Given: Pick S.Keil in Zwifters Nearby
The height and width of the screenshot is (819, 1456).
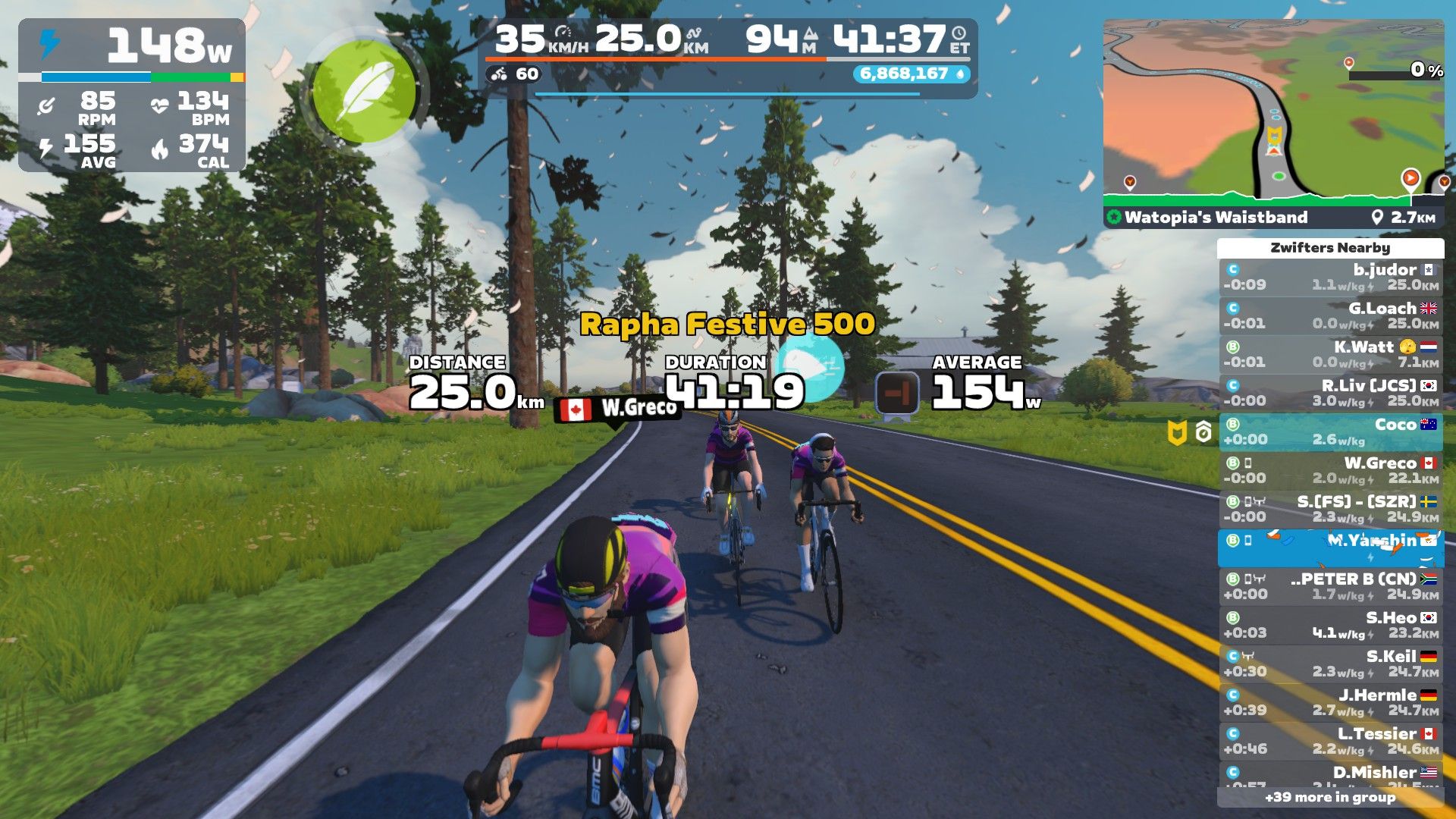Looking at the screenshot, I should point(1331,664).
